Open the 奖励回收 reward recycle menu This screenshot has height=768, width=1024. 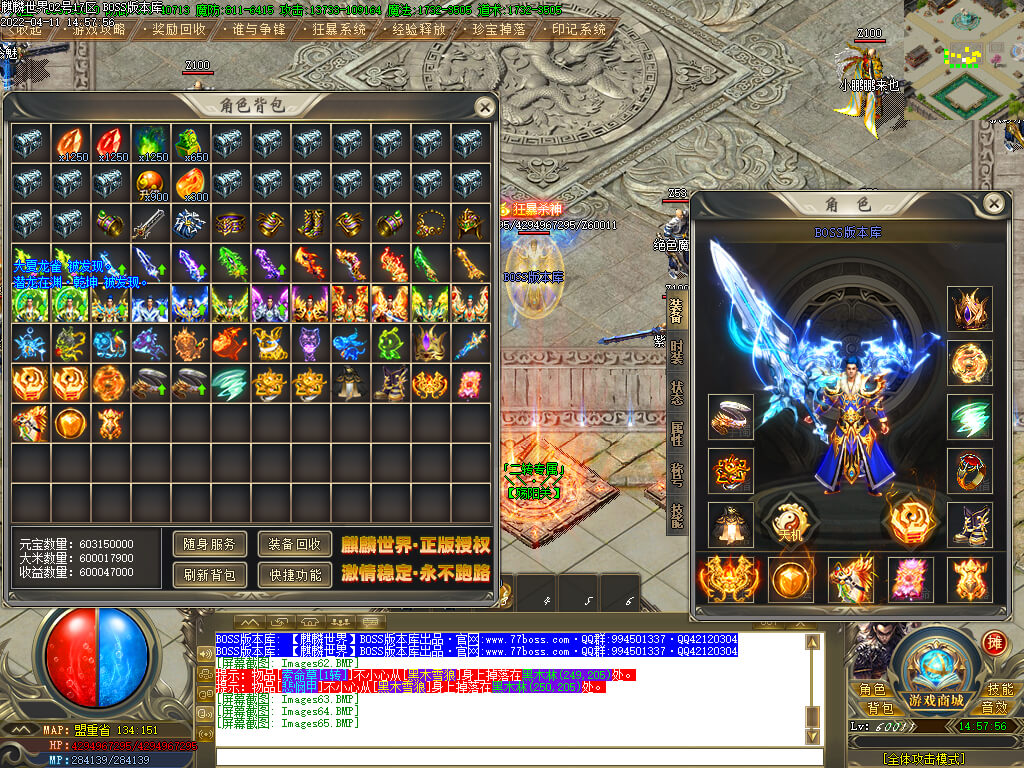(x=179, y=29)
